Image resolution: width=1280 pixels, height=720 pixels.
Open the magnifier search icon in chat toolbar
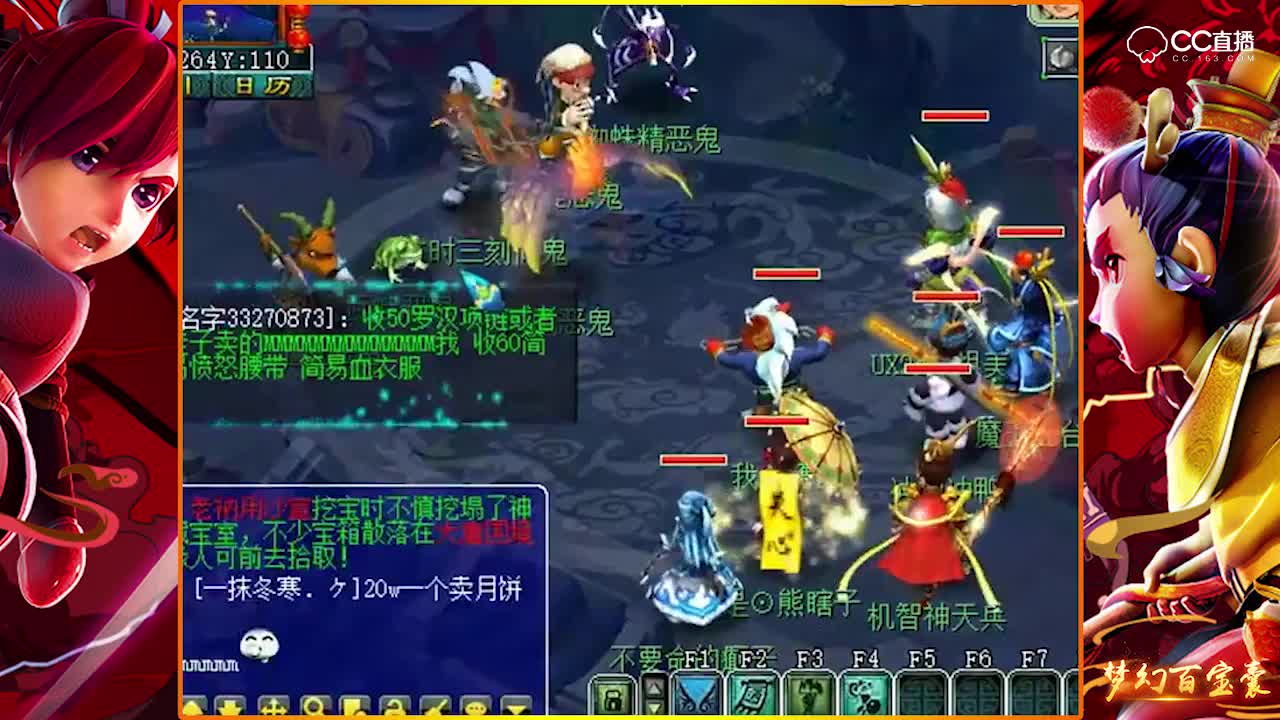click(314, 706)
